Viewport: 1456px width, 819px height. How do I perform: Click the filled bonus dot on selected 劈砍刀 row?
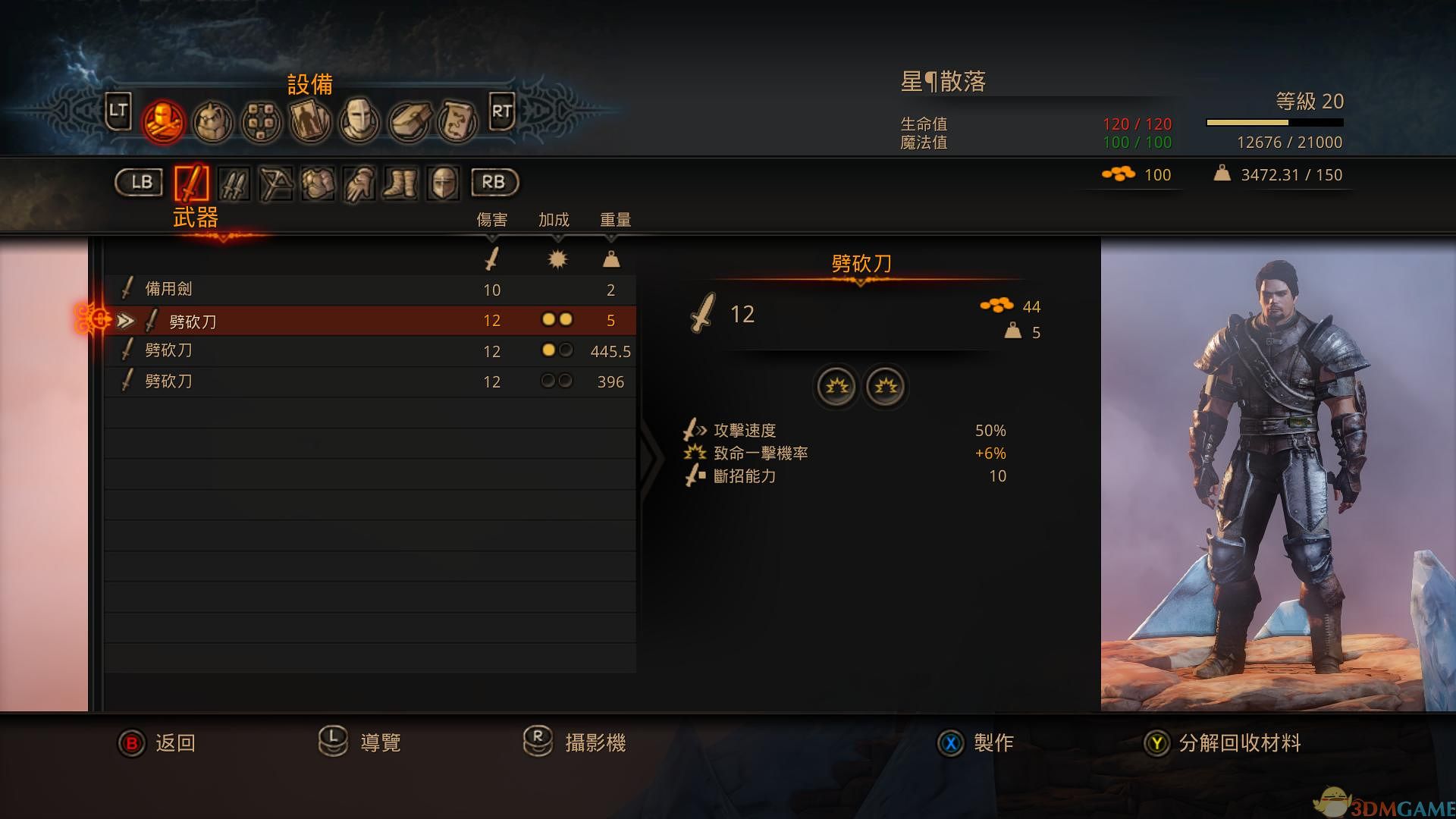click(548, 319)
